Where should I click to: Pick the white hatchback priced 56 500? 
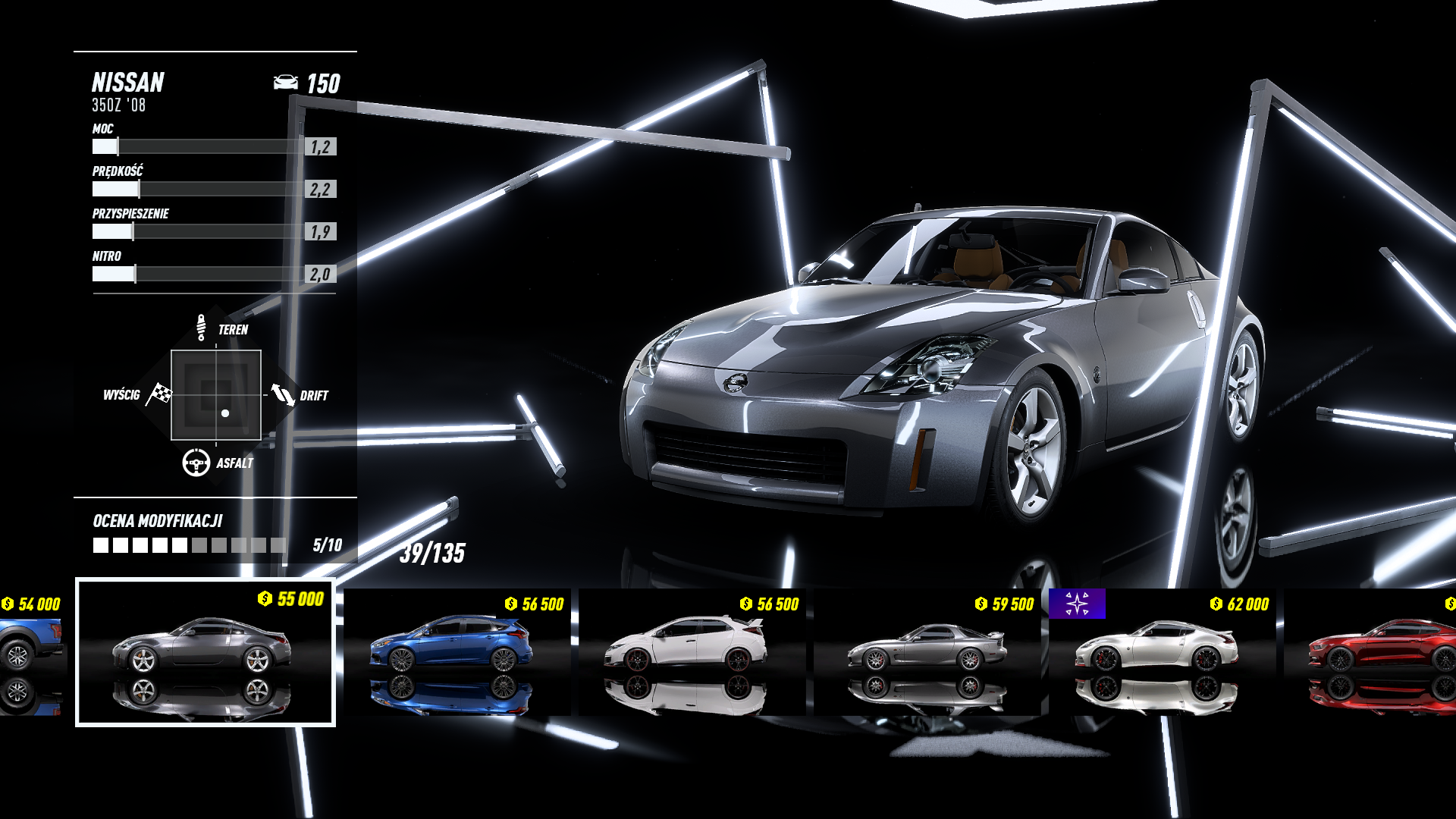click(x=692, y=652)
